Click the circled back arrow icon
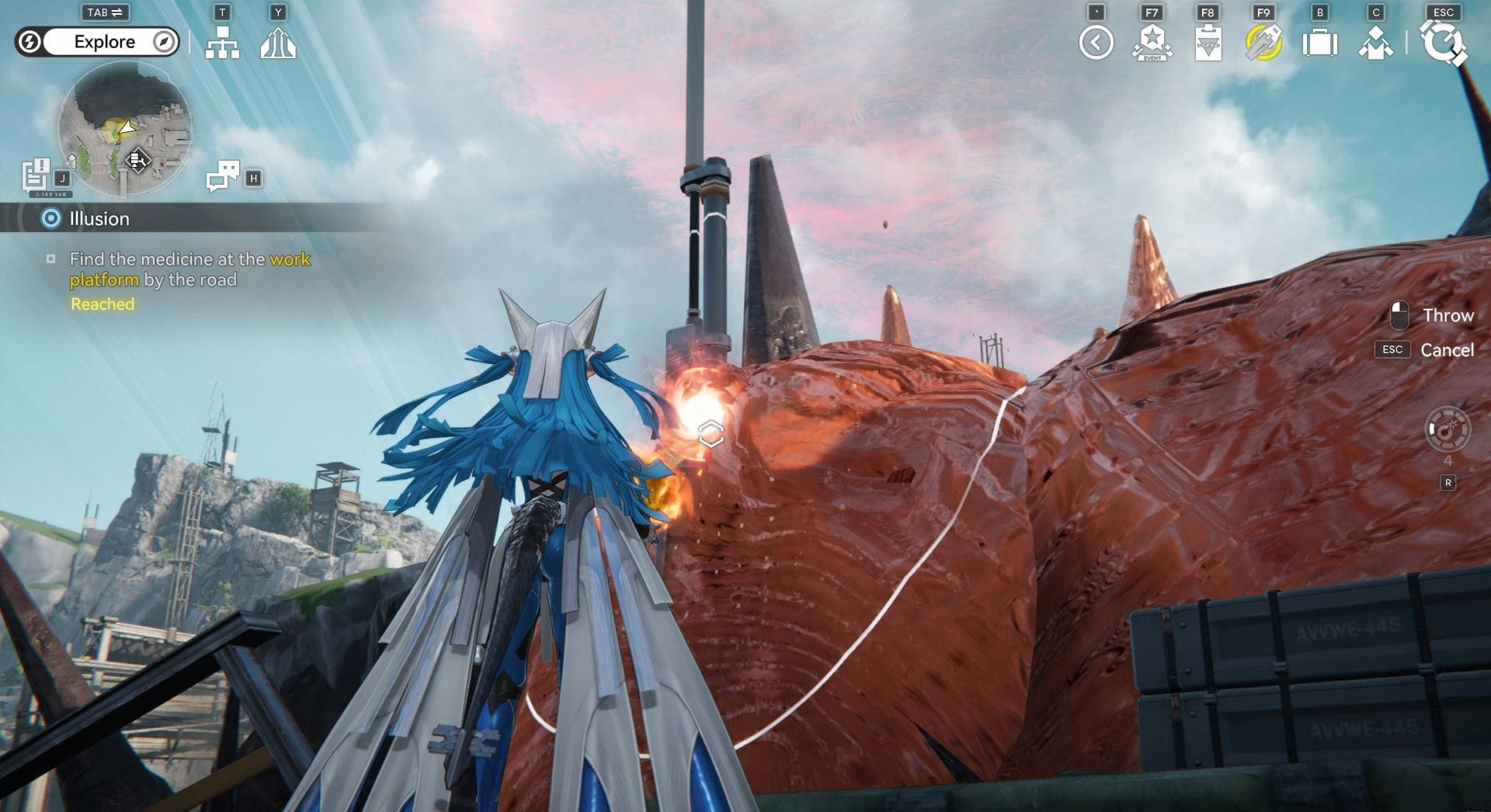Viewport: 1491px width, 812px height. pyautogui.click(x=1096, y=43)
